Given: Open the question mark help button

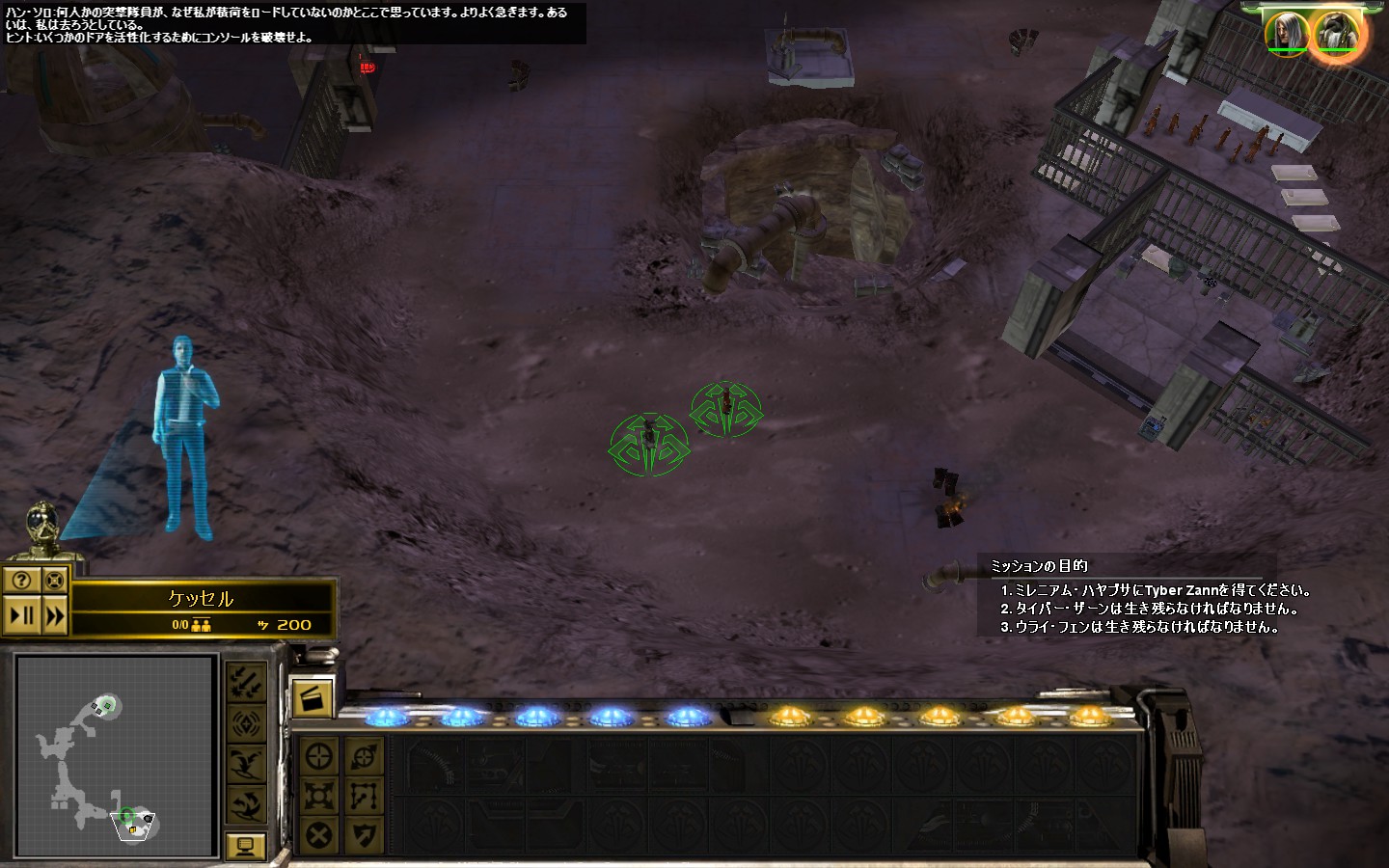Looking at the screenshot, I should [22, 580].
